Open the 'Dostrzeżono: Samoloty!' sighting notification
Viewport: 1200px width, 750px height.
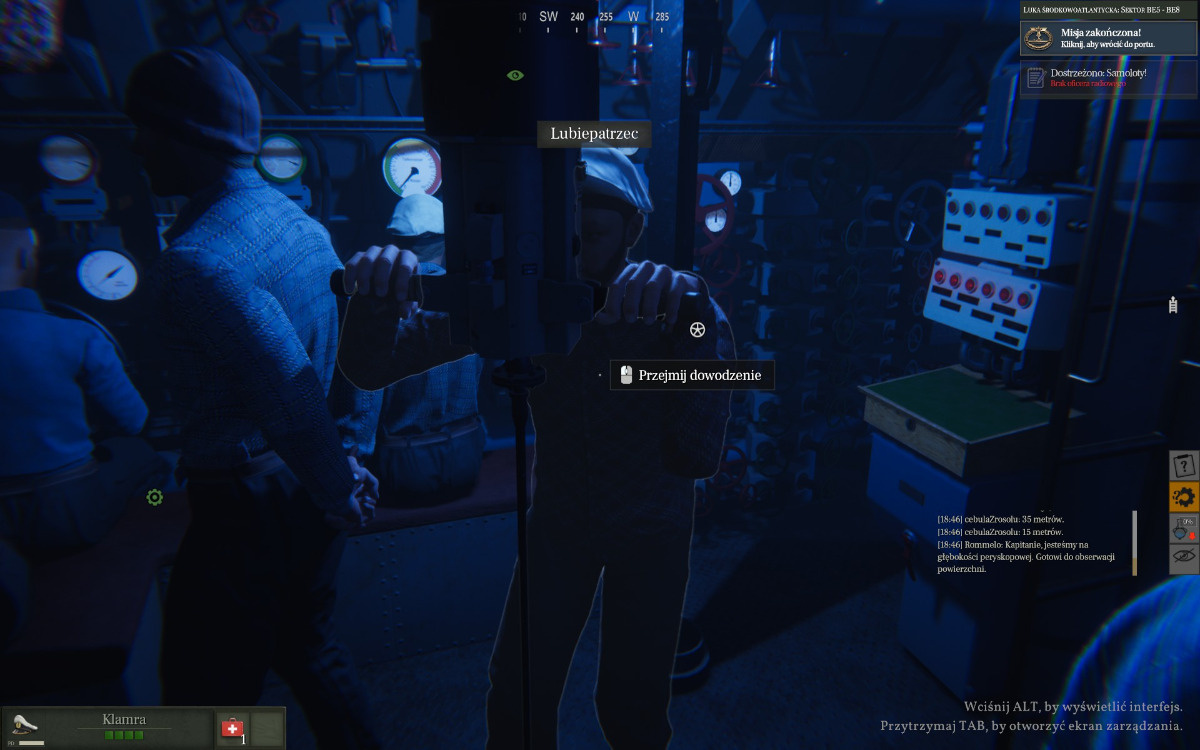pos(1108,78)
